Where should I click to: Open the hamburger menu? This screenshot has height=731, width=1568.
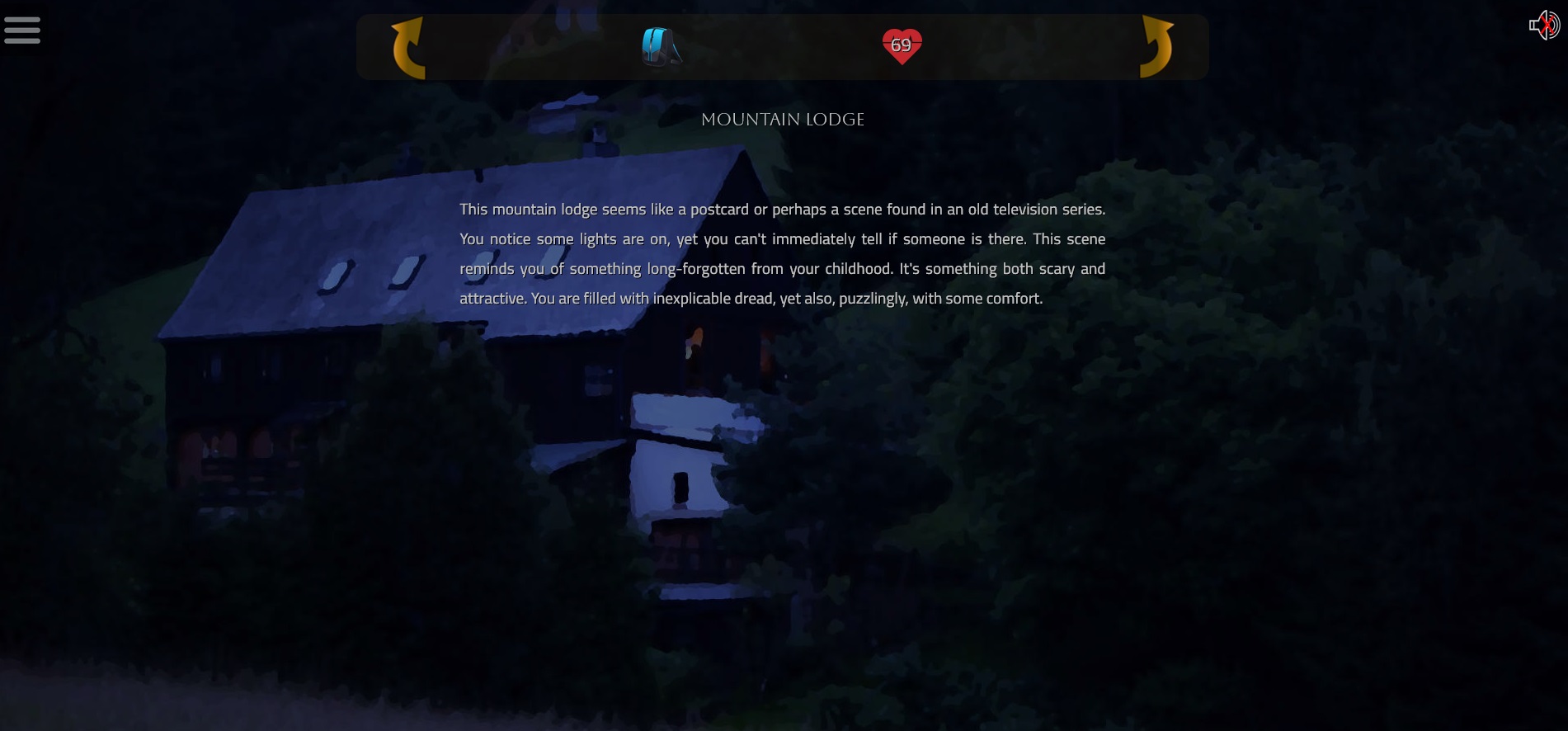[22, 30]
